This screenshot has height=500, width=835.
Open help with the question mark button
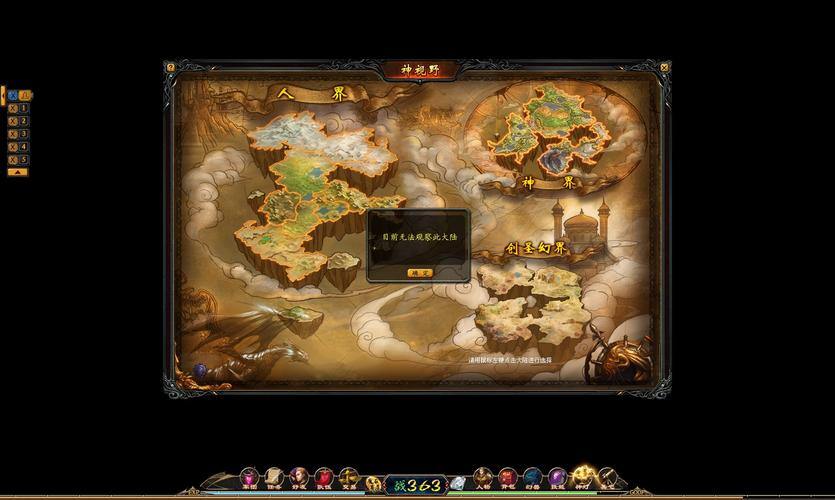(x=171, y=68)
